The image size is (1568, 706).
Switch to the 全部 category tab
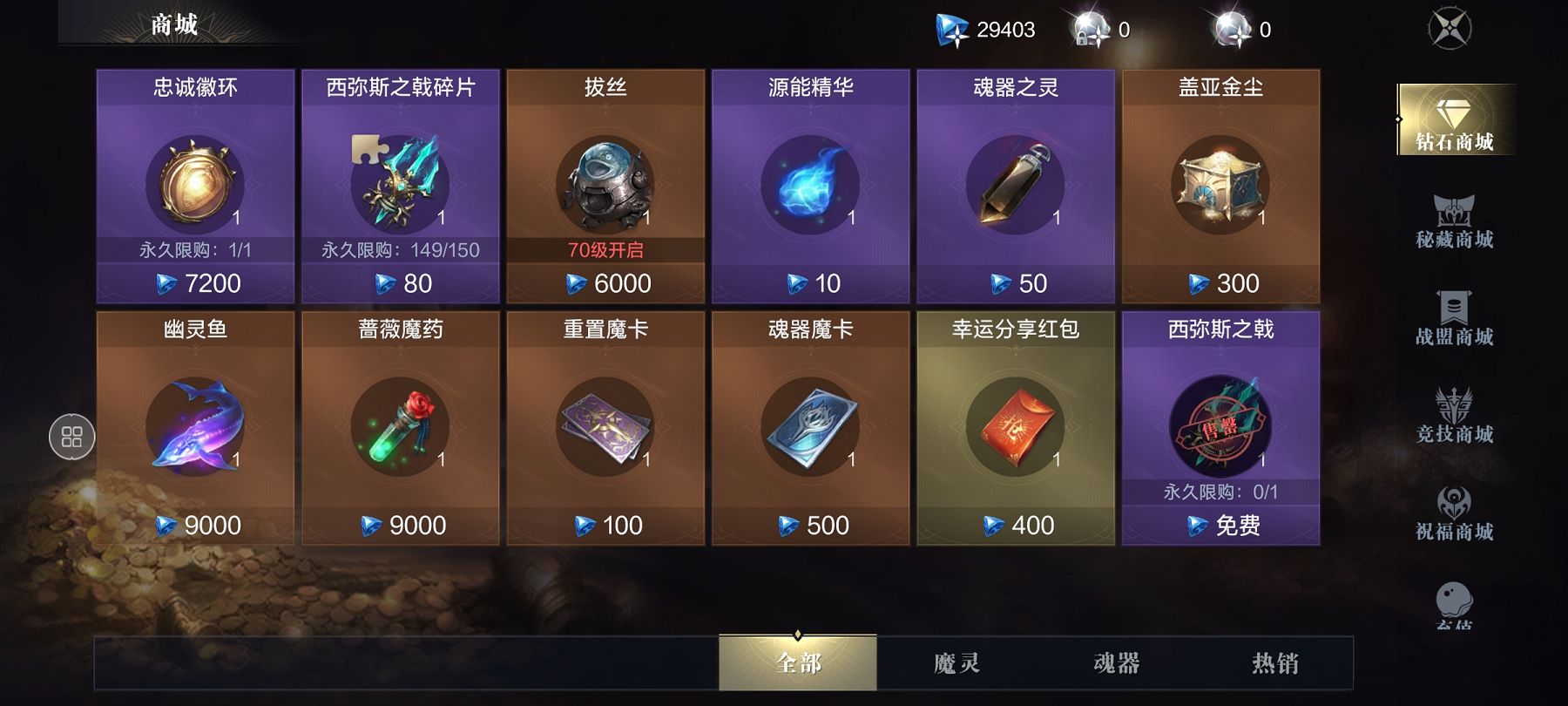pyautogui.click(x=798, y=663)
